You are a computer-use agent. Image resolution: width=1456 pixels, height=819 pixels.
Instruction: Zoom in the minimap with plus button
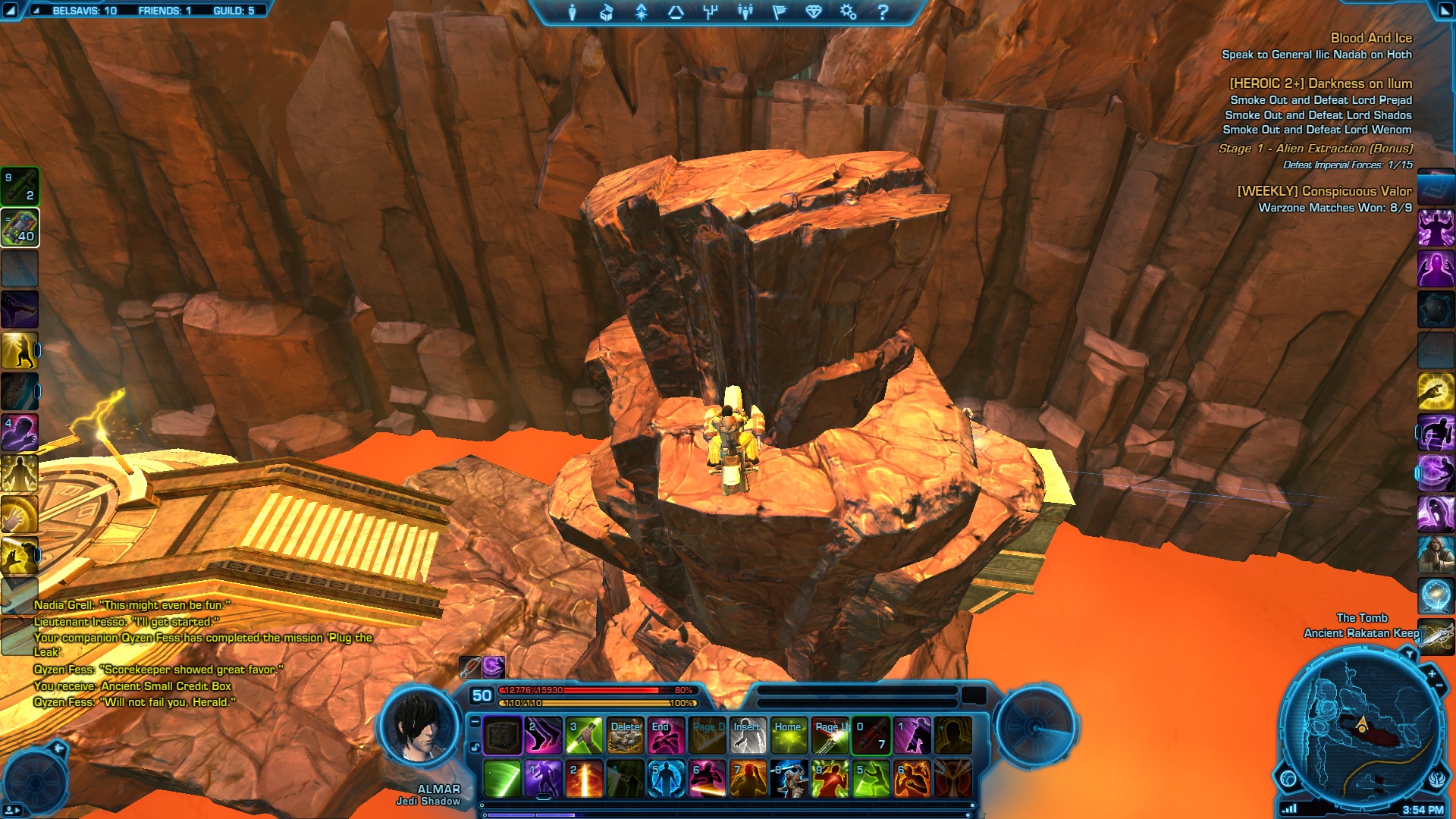[x=1432, y=673]
